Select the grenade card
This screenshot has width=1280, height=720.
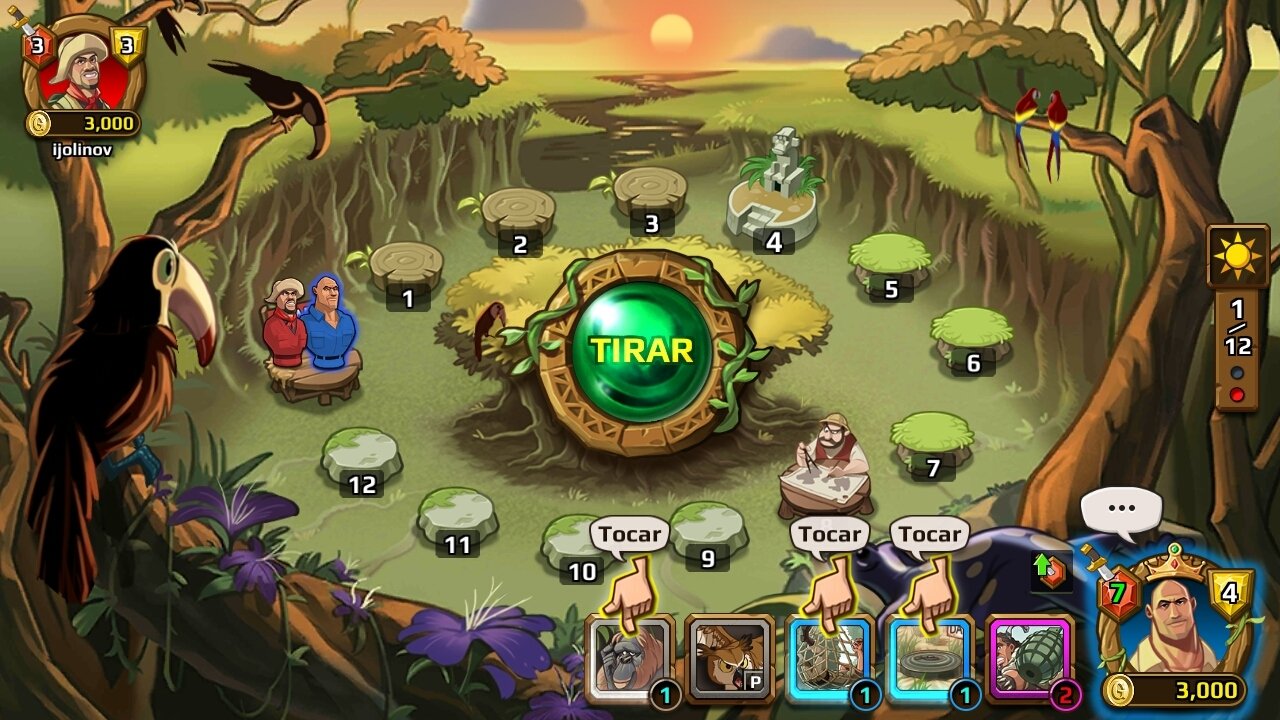click(1029, 657)
